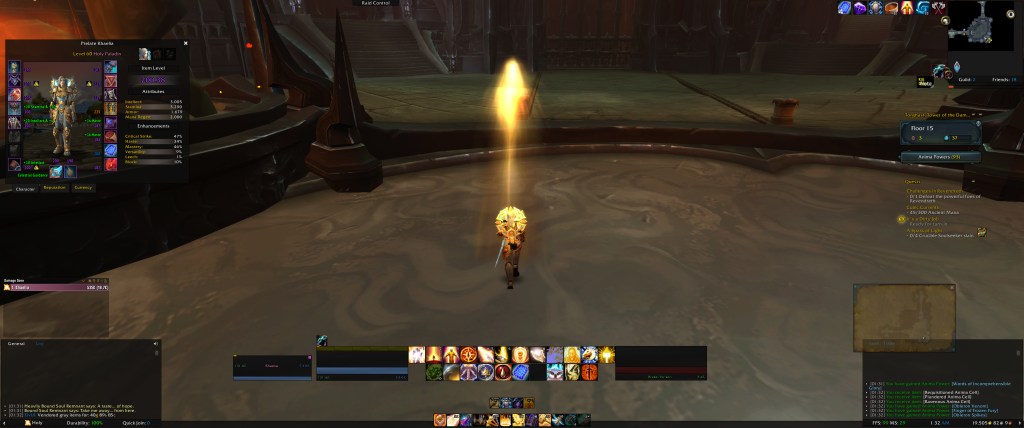
Task: Select the General chat tab
Action: [16, 344]
